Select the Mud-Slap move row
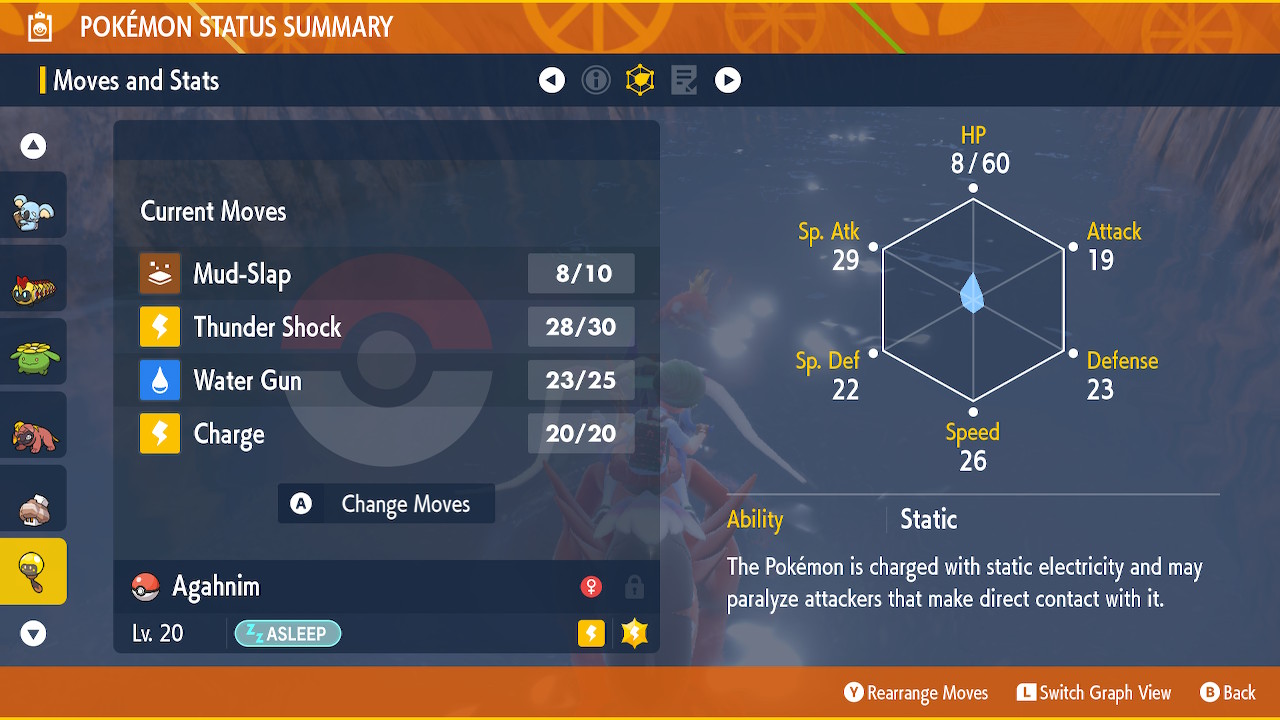Image resolution: width=1280 pixels, height=720 pixels. tap(386, 274)
